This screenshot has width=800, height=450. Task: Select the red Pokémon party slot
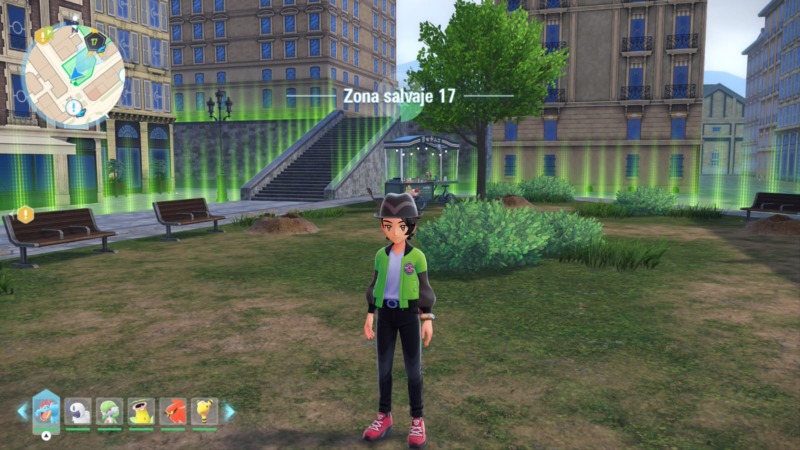[x=173, y=411]
